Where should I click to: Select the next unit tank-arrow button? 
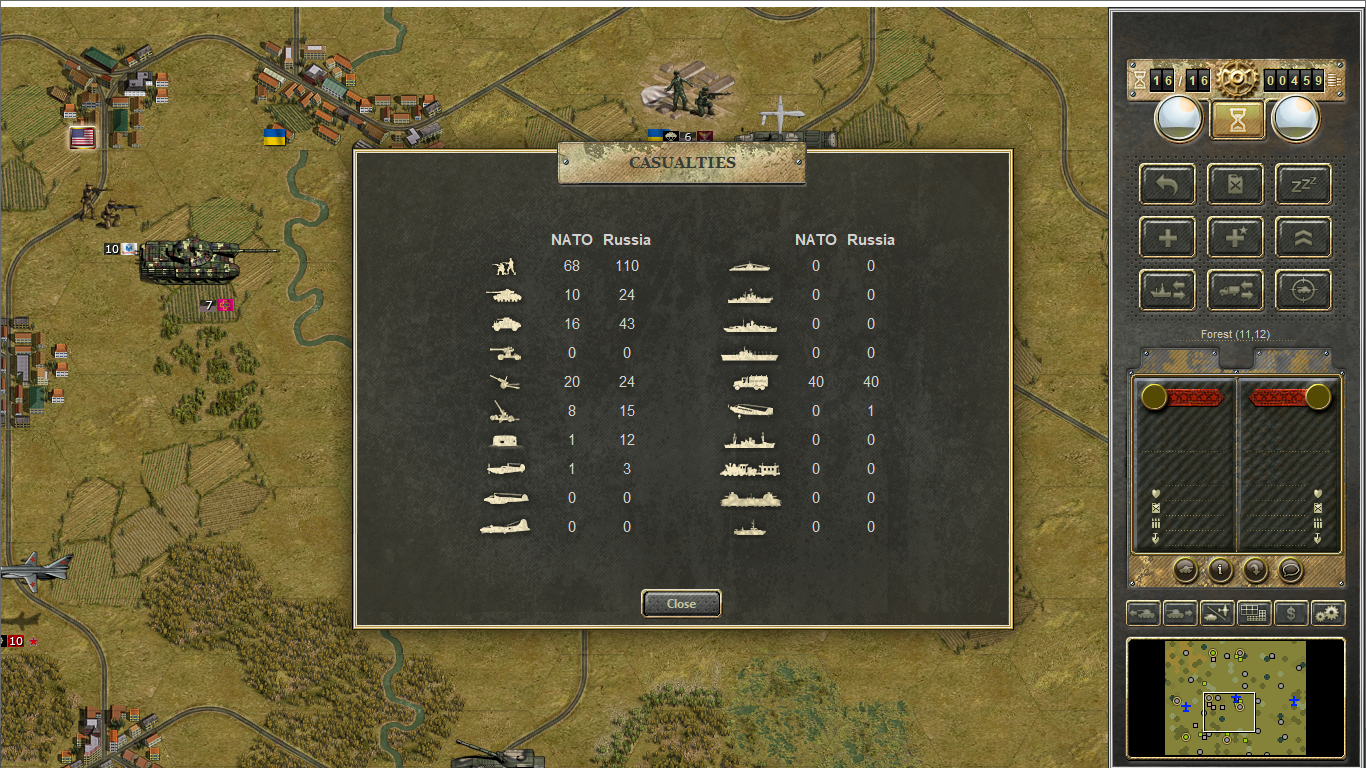point(1180,613)
